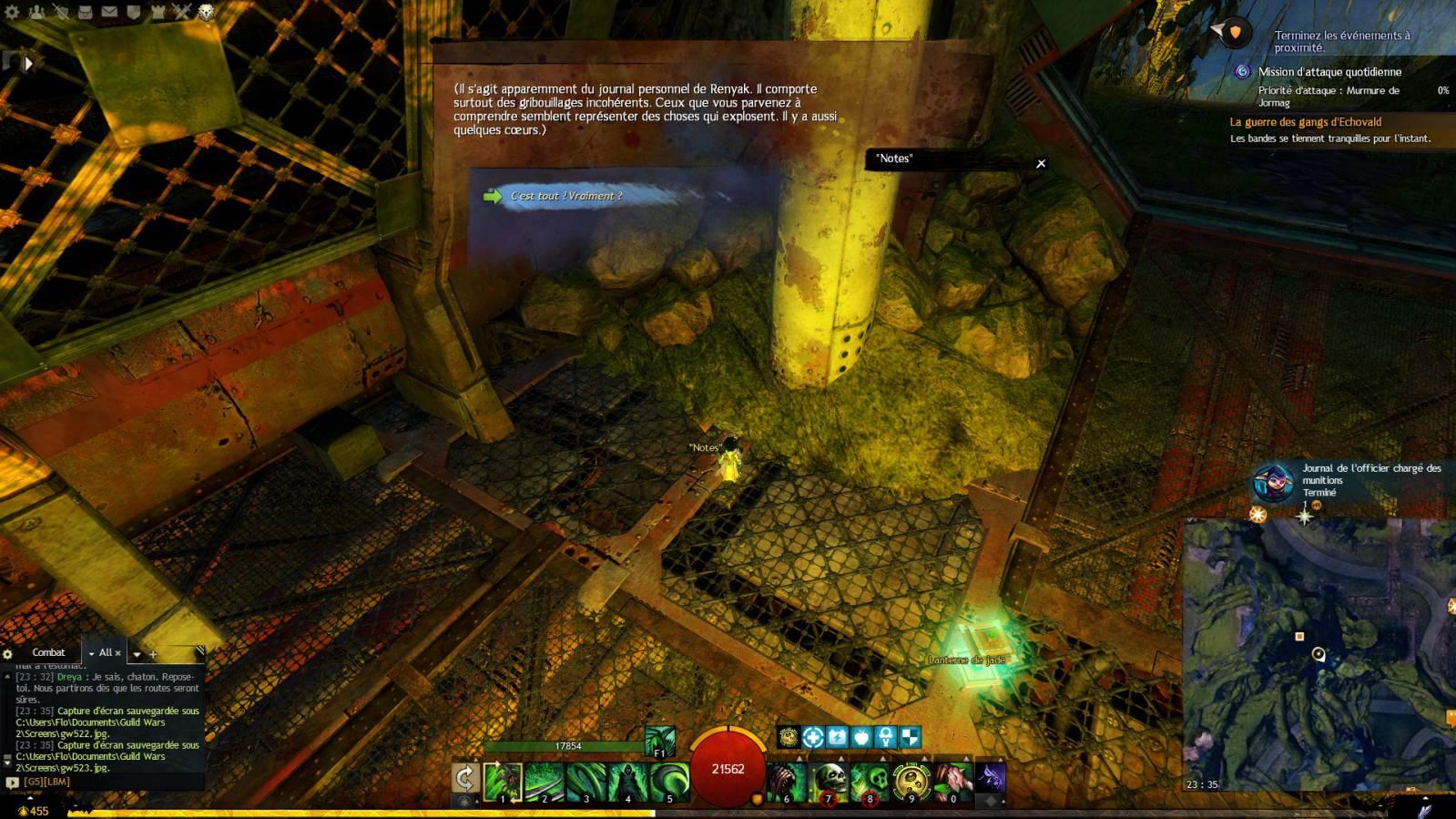Screen dimensions: 1456x819
Task: Open the inventory bag icon
Action: 85,12
